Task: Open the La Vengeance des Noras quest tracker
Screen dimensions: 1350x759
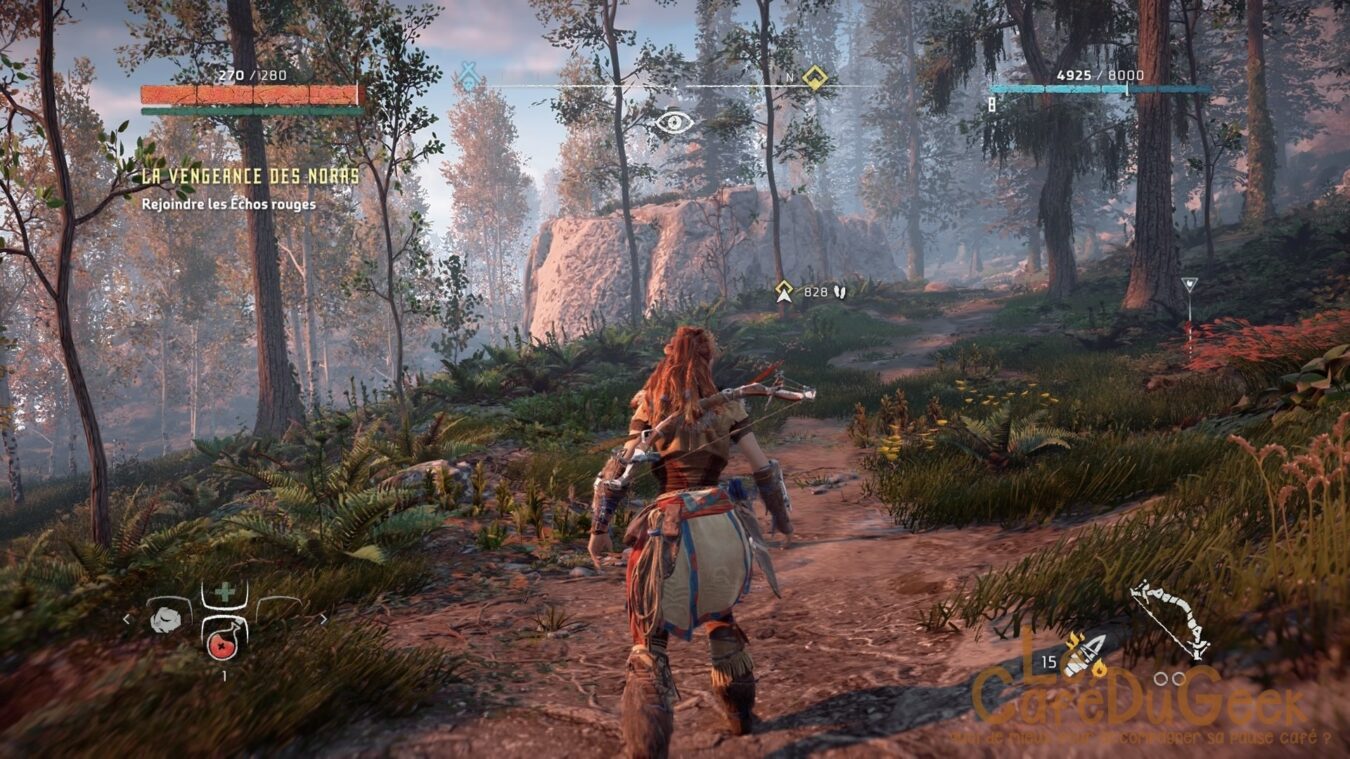Action: (x=250, y=176)
